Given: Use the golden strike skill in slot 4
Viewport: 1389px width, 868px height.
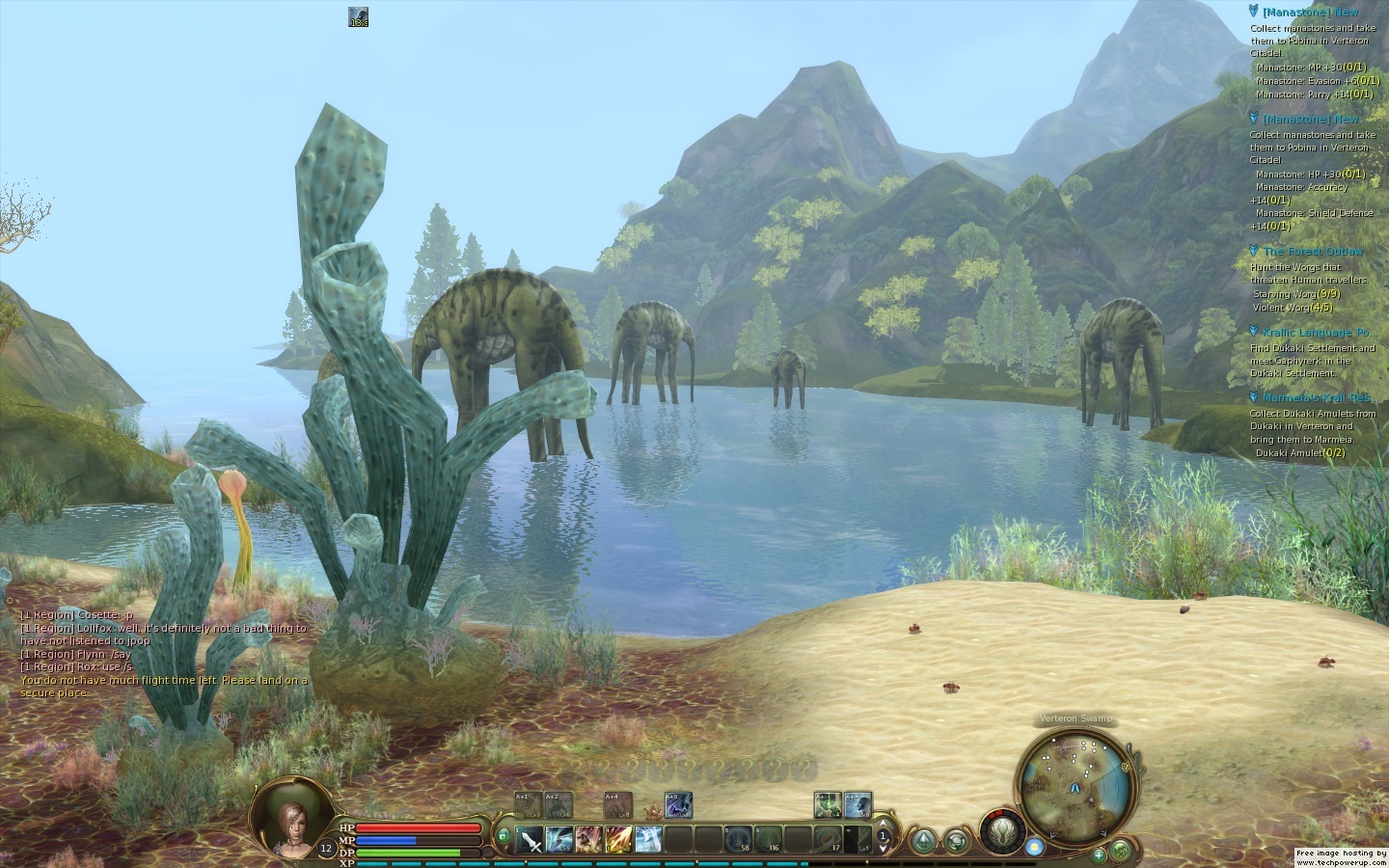Looking at the screenshot, I should pyautogui.click(x=618, y=839).
